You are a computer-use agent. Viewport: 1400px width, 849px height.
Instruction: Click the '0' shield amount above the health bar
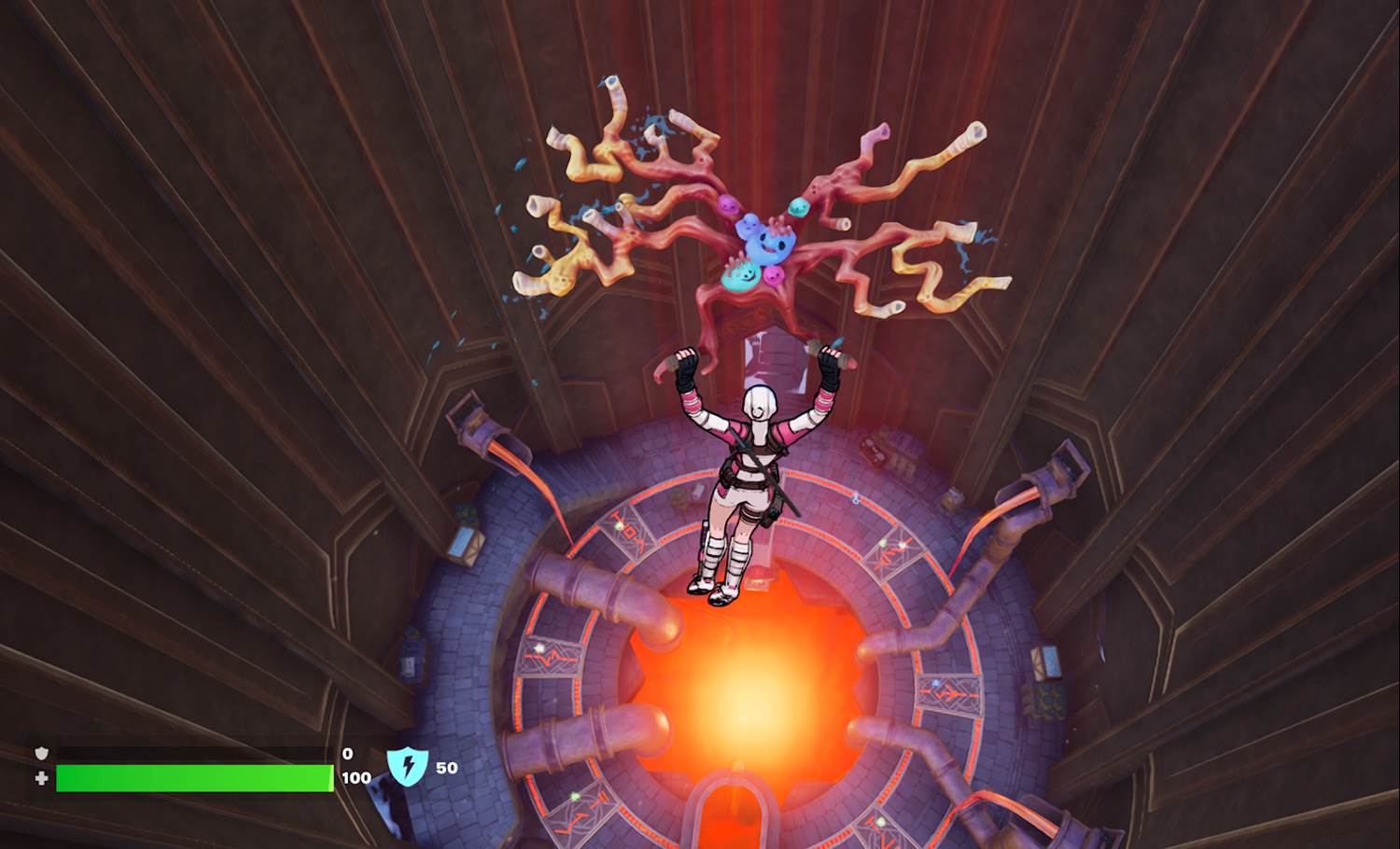(x=346, y=752)
